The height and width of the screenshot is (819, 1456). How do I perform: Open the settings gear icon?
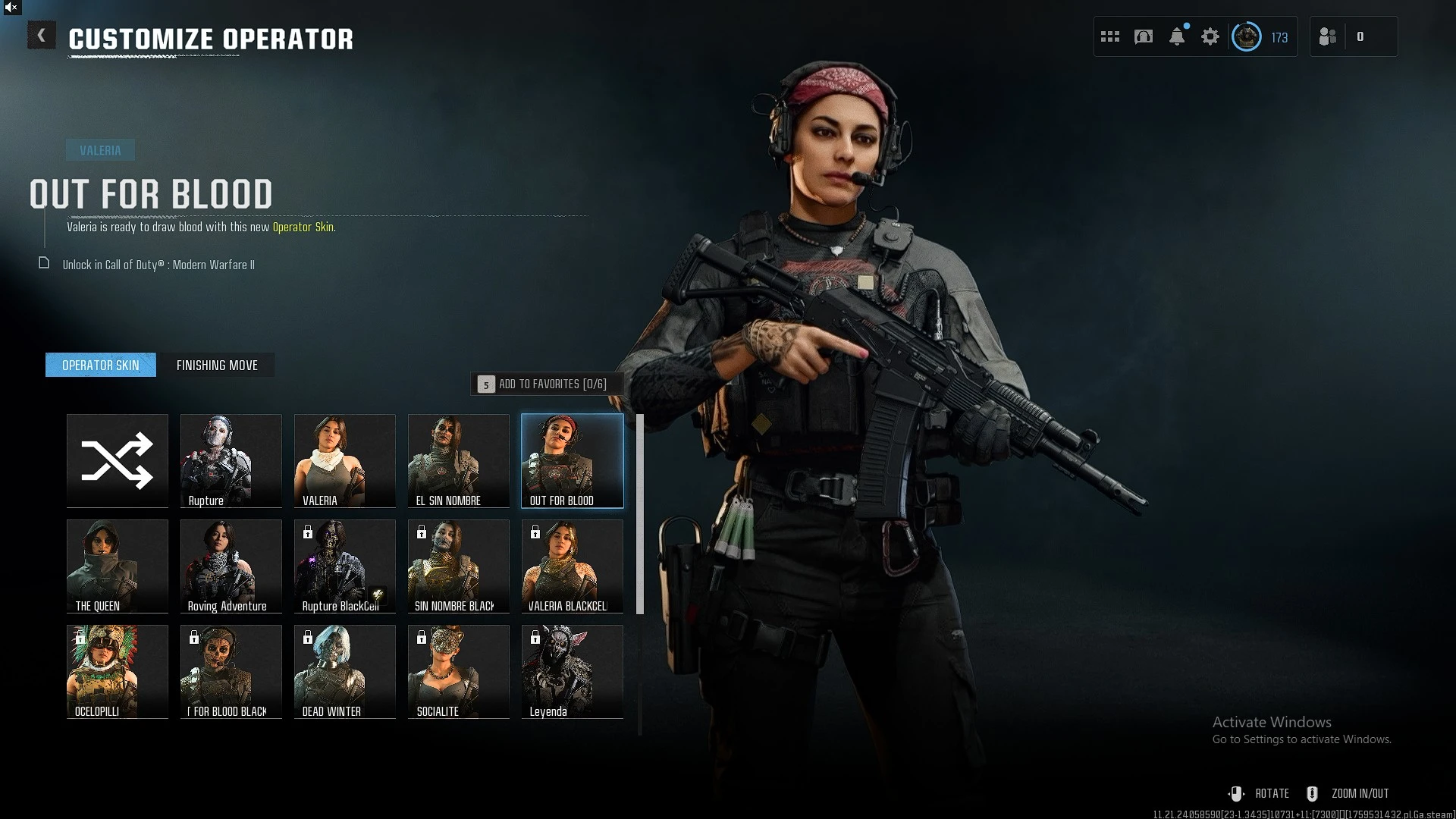tap(1210, 36)
